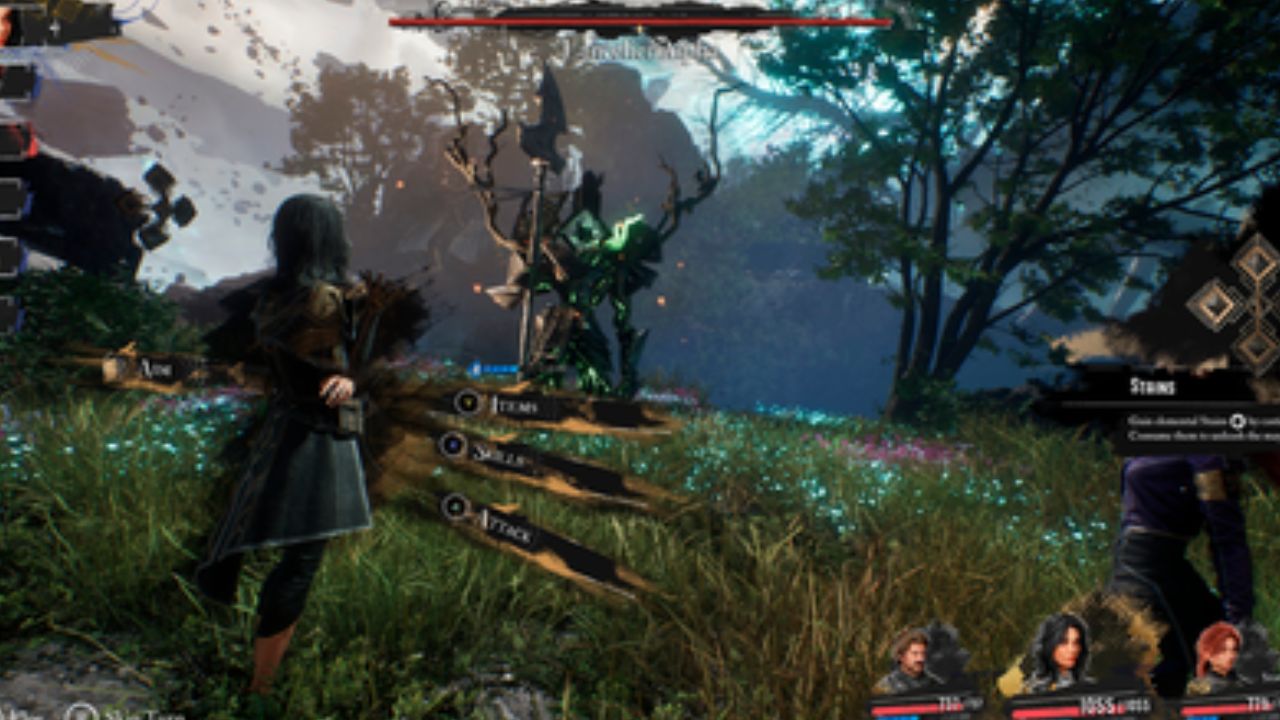This screenshot has width=1280, height=720.
Task: Toggle the blue buff indicator above the enemy
Action: click(490, 367)
